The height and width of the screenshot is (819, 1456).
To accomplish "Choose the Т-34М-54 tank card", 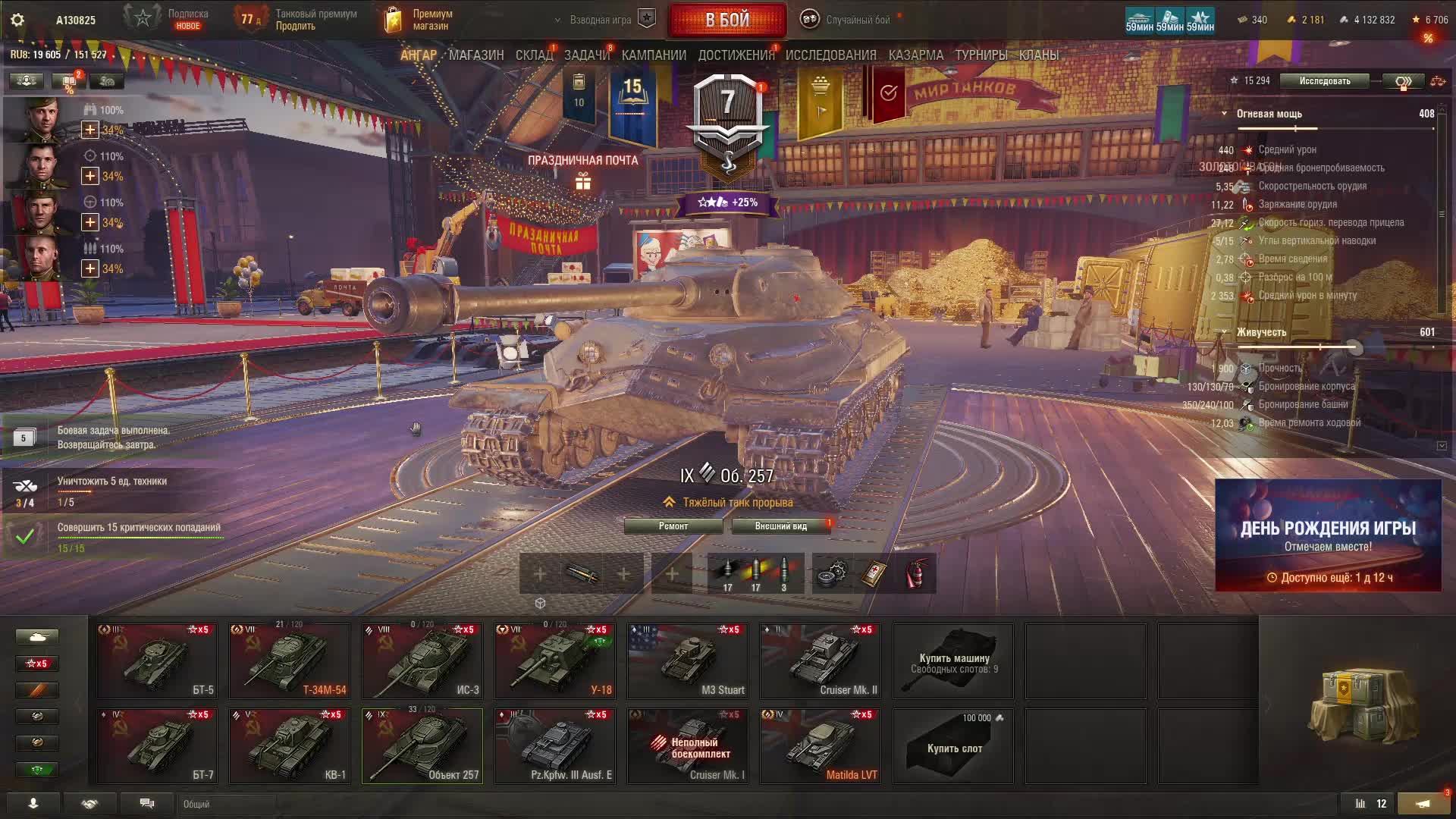I will click(290, 661).
